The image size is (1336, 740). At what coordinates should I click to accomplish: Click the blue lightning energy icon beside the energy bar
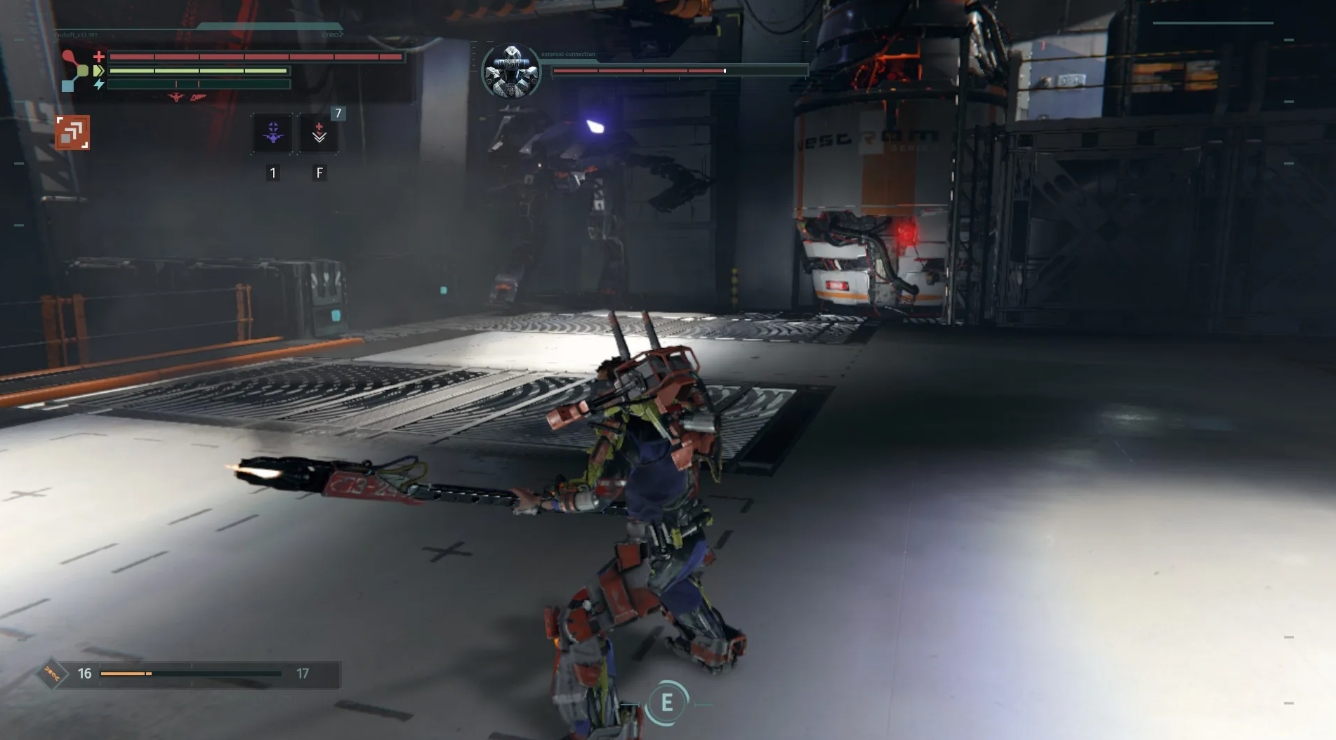pyautogui.click(x=99, y=84)
